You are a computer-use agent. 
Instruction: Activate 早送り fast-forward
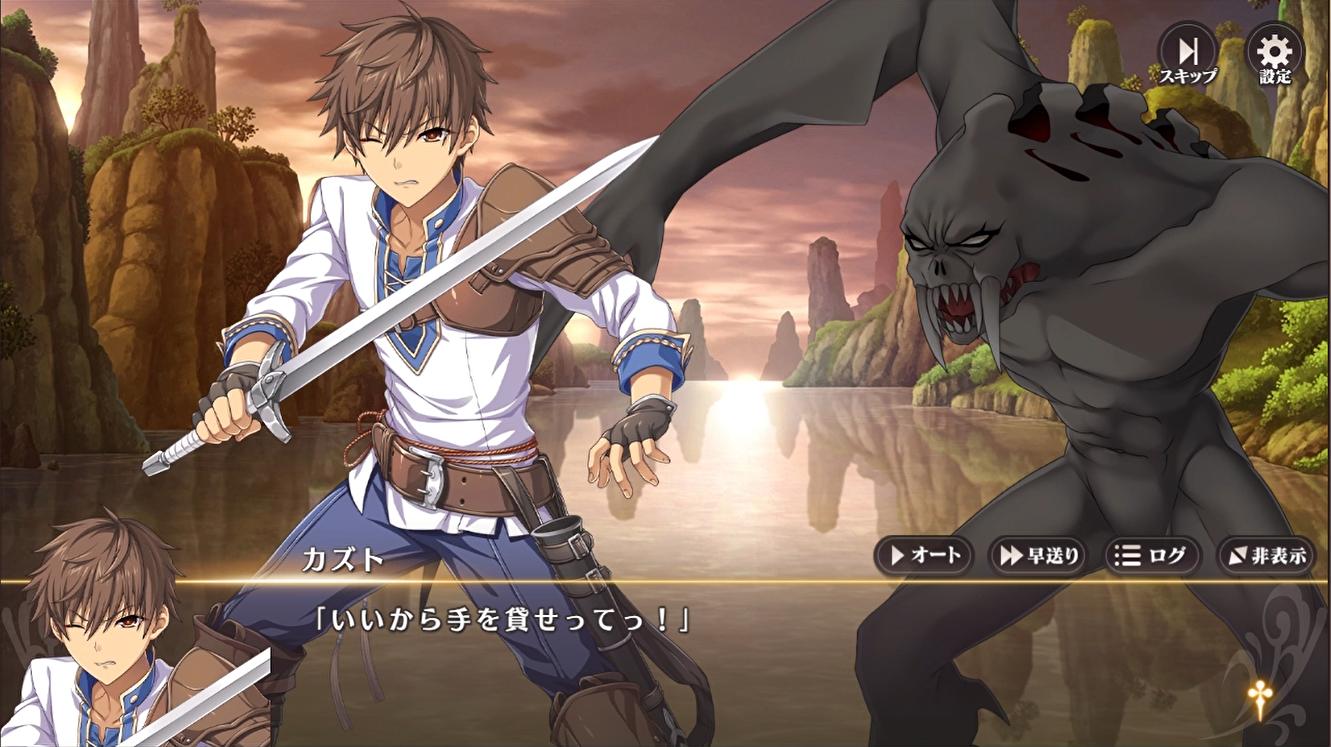[1038, 556]
